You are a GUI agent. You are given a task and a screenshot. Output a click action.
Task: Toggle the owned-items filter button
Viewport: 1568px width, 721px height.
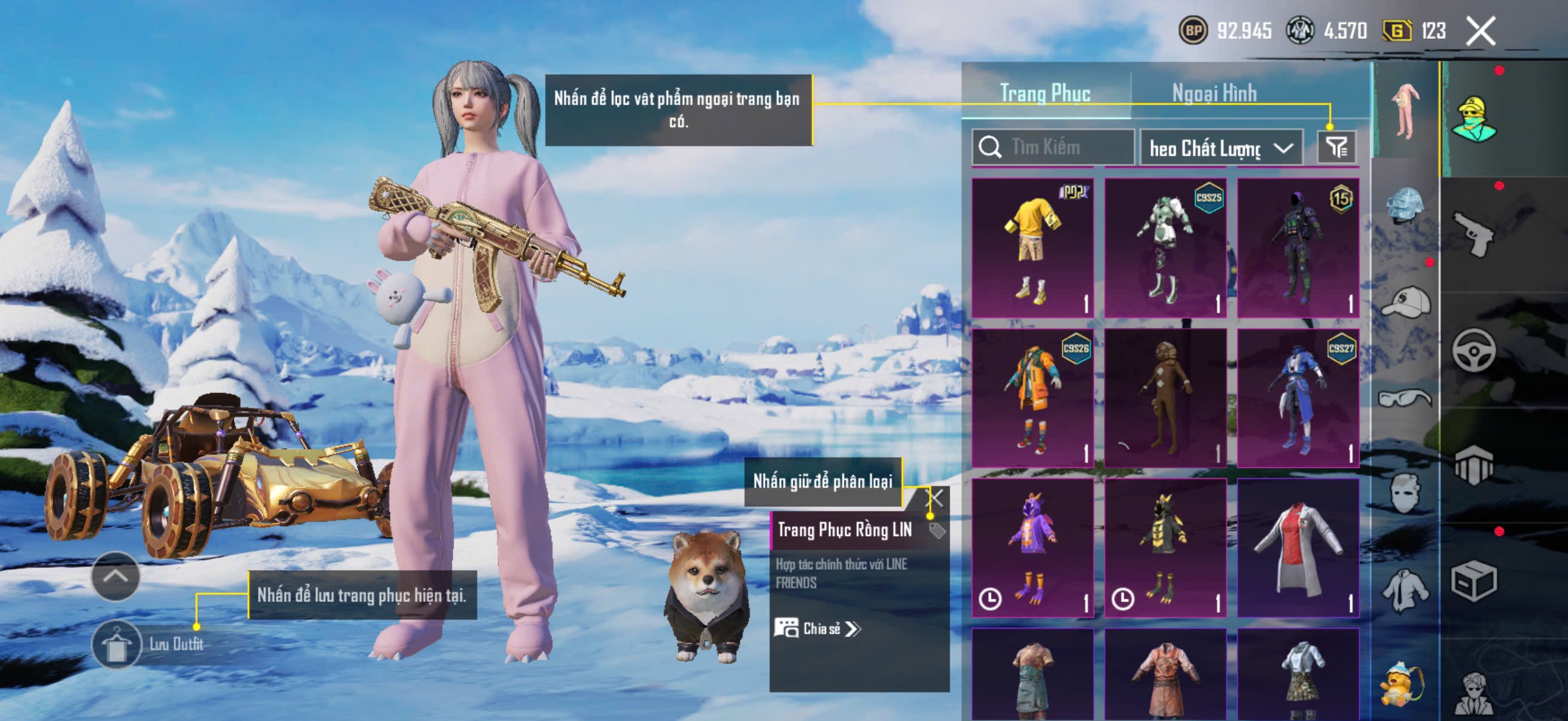(1336, 147)
